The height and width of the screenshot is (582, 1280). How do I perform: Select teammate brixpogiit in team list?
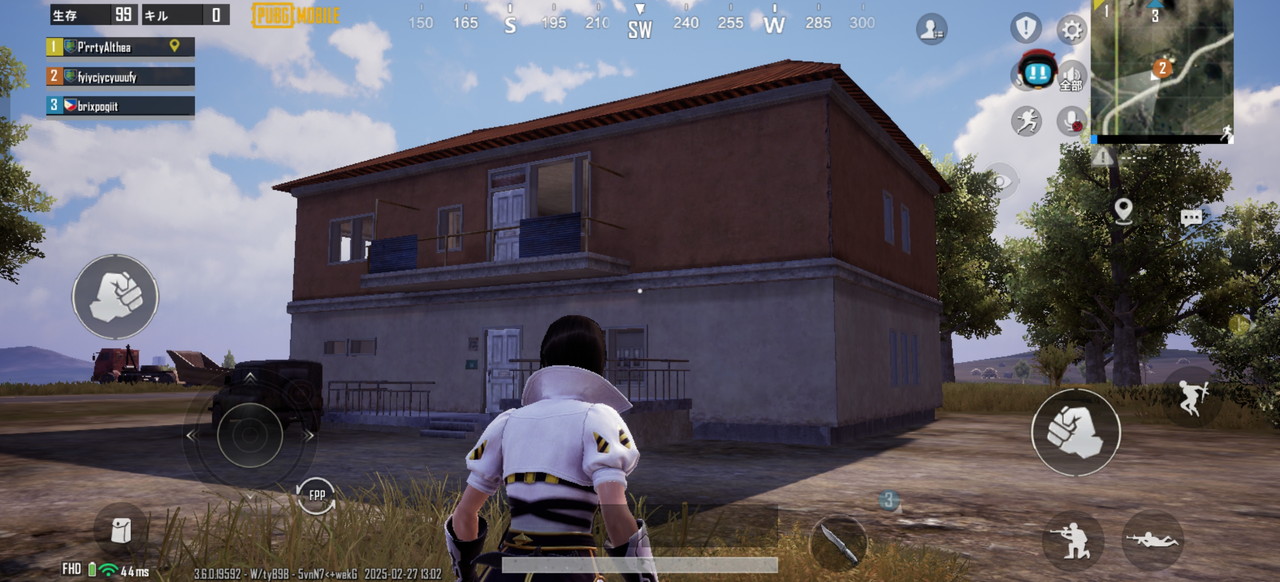(x=120, y=105)
